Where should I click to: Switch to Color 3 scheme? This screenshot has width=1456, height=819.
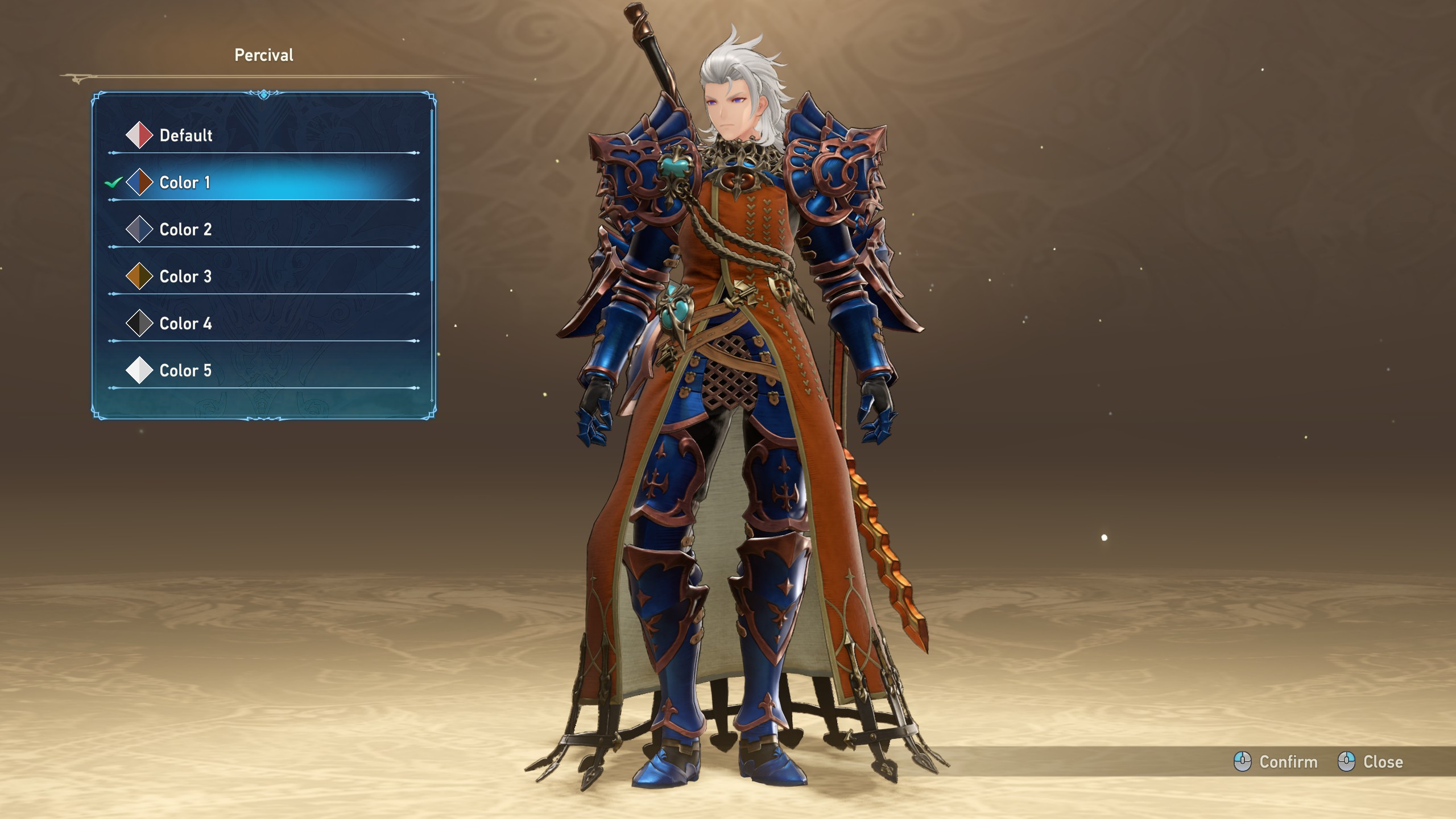point(185,277)
